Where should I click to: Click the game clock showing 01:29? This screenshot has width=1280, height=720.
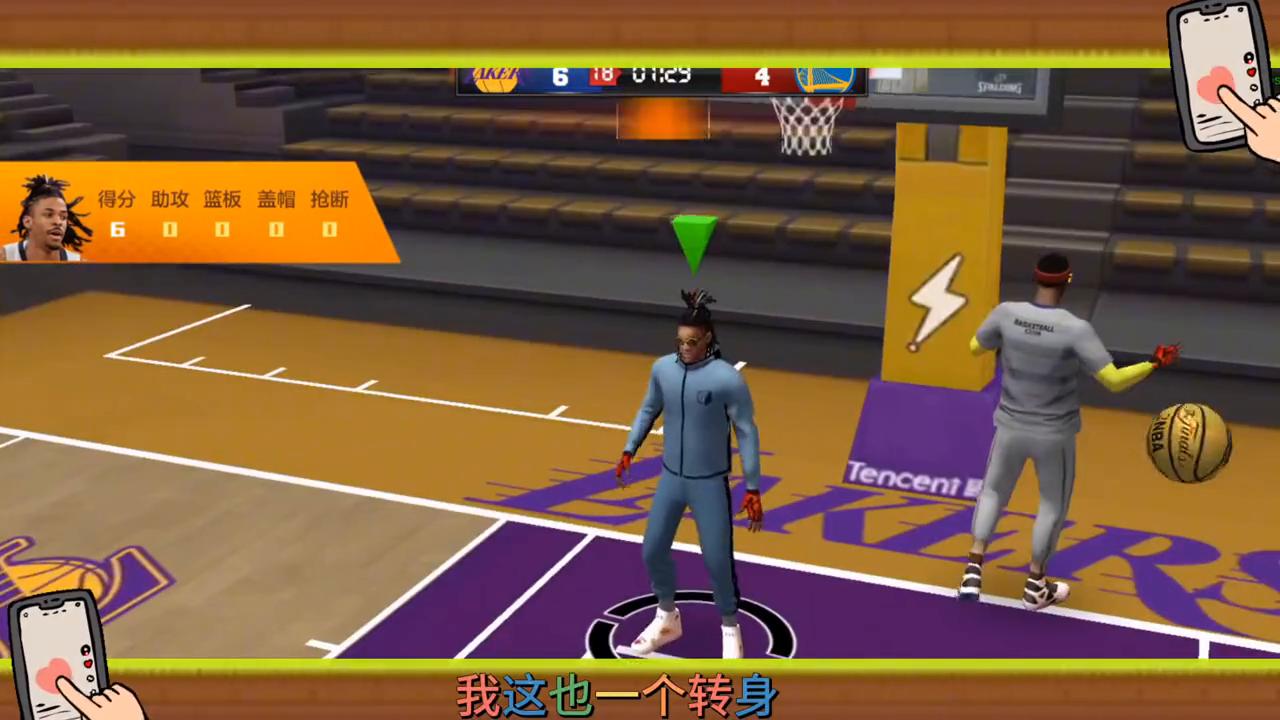point(661,74)
